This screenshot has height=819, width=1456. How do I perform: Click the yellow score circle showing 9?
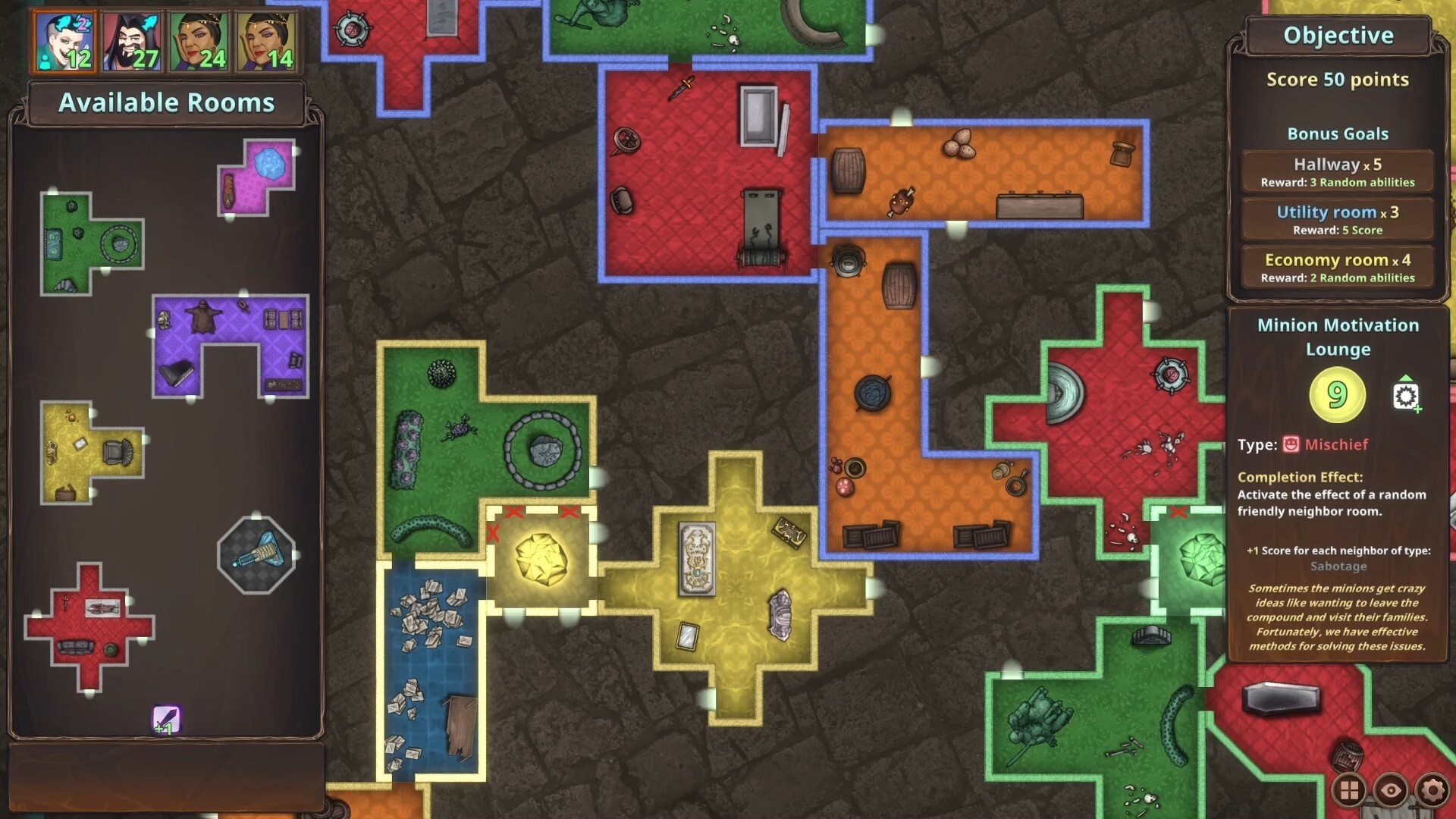pos(1337,393)
